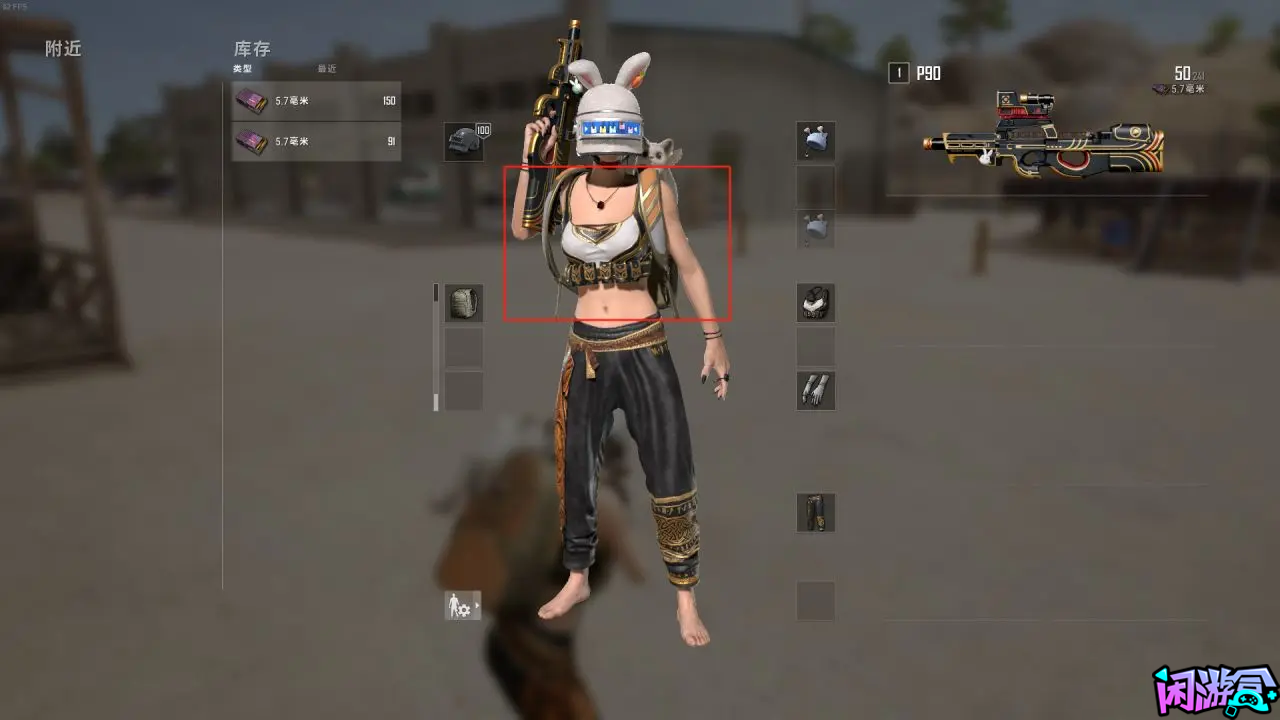
Task: Select the equipped pants slot
Action: click(815, 512)
